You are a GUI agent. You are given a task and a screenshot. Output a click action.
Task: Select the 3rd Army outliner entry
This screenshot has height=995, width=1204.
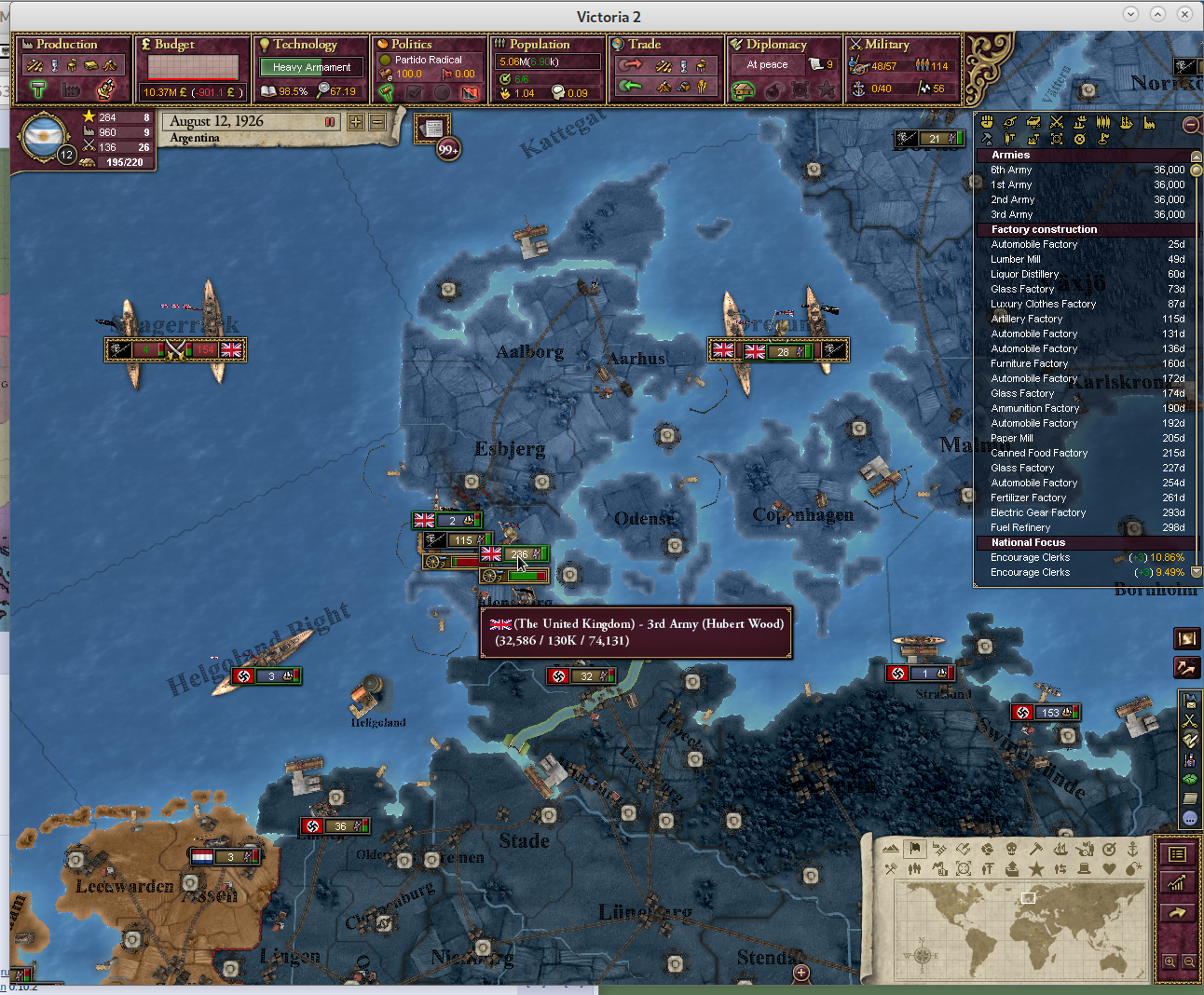pyautogui.click(x=1012, y=214)
